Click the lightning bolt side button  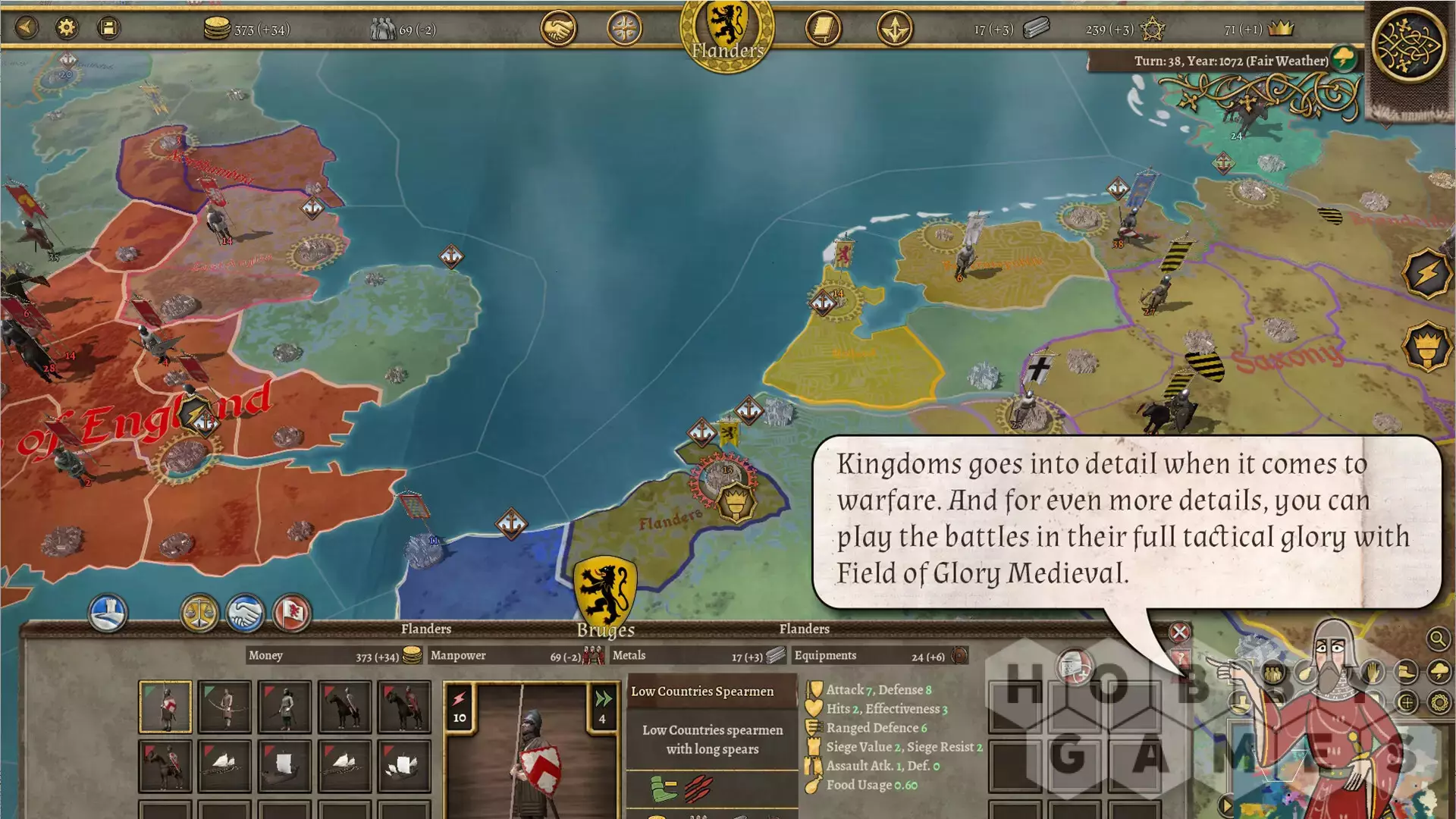[1426, 273]
